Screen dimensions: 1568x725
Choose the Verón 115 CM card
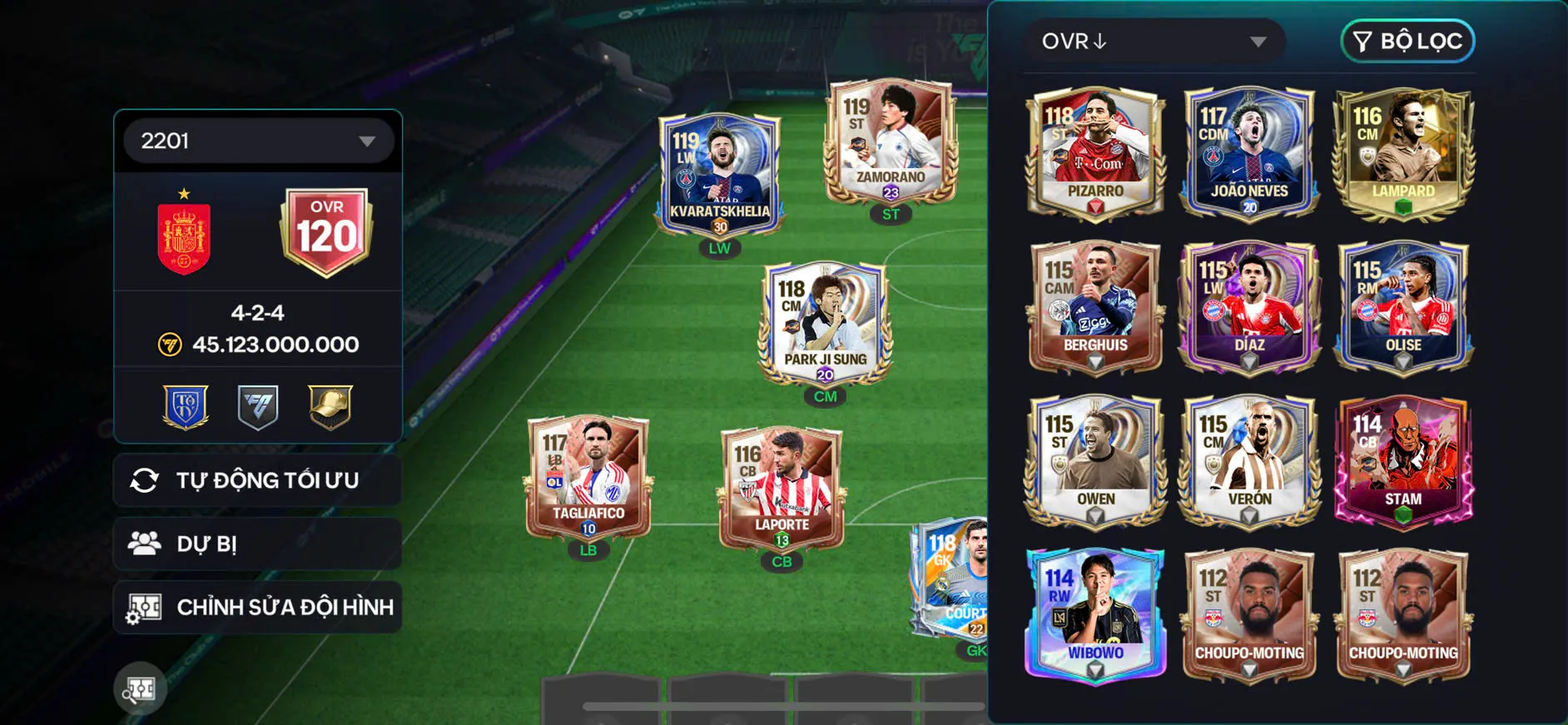1249,462
